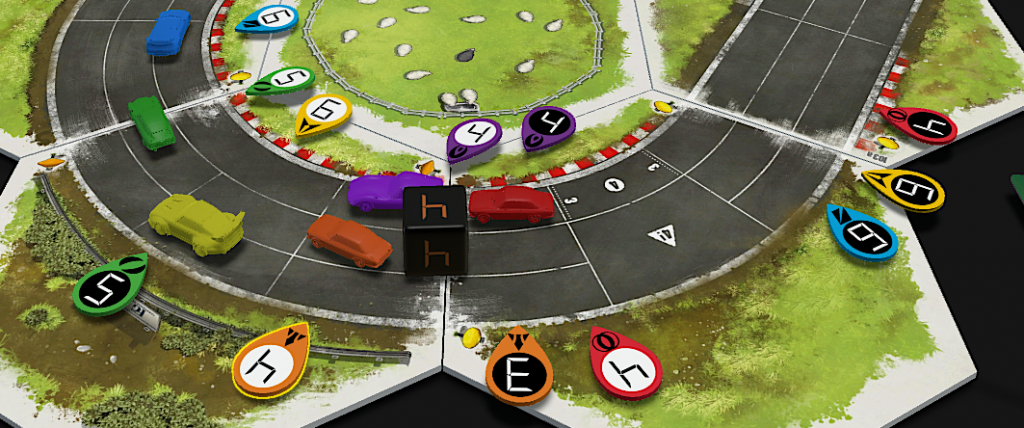Choose the red race car

[510, 204]
